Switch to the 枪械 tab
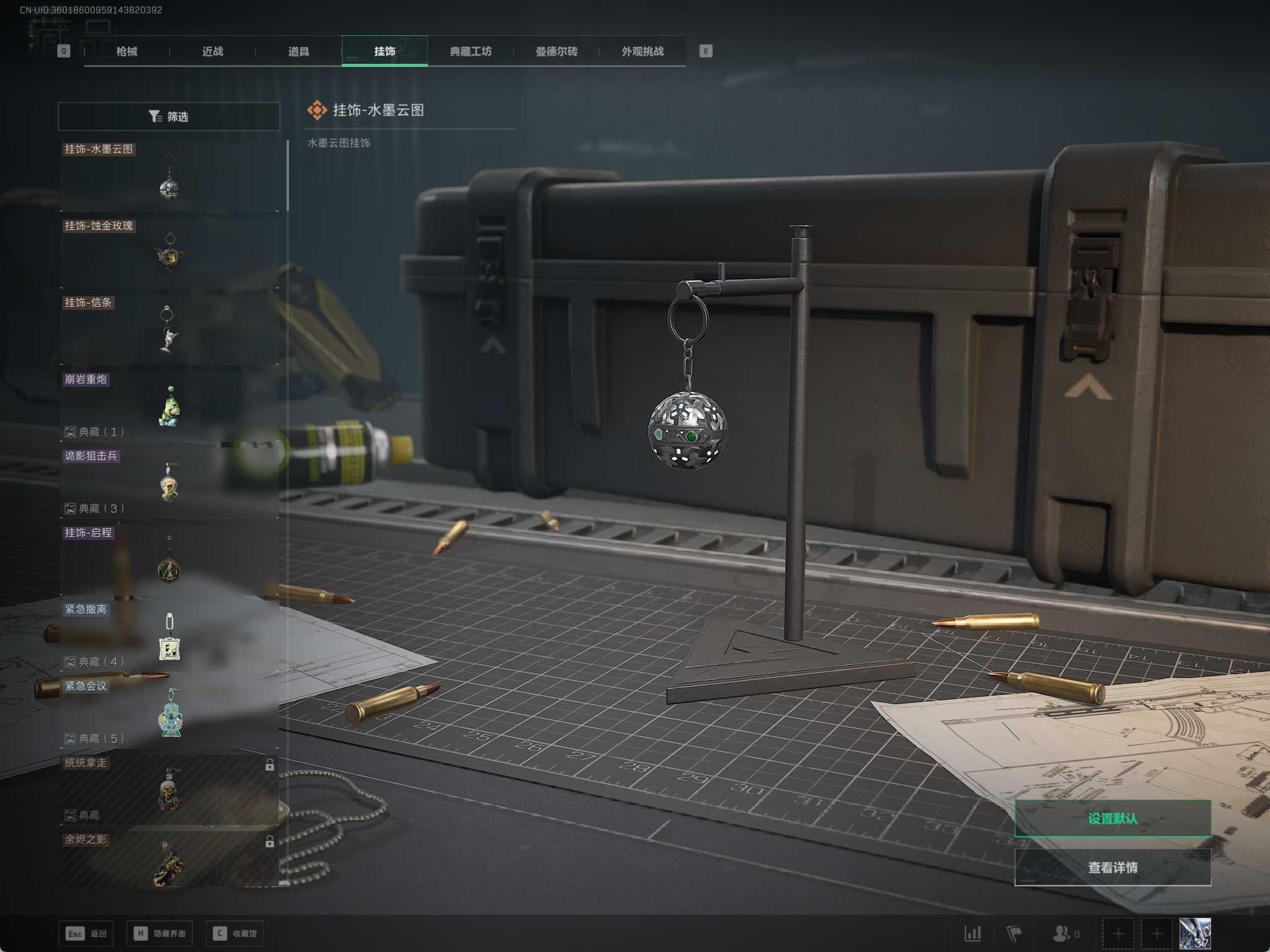 (127, 51)
